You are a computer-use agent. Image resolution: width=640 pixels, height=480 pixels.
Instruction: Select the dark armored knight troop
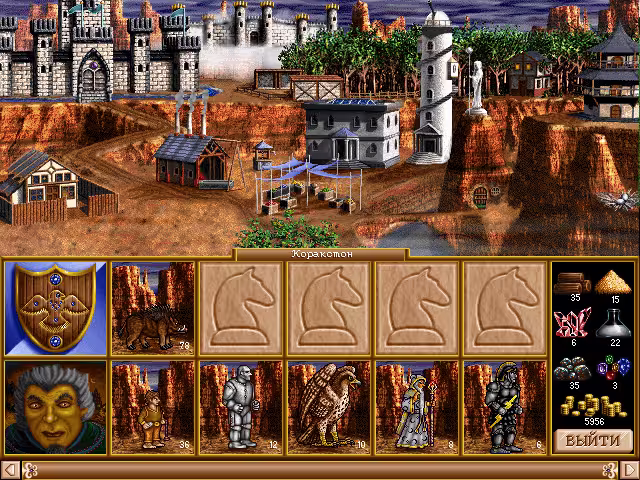coord(505,407)
